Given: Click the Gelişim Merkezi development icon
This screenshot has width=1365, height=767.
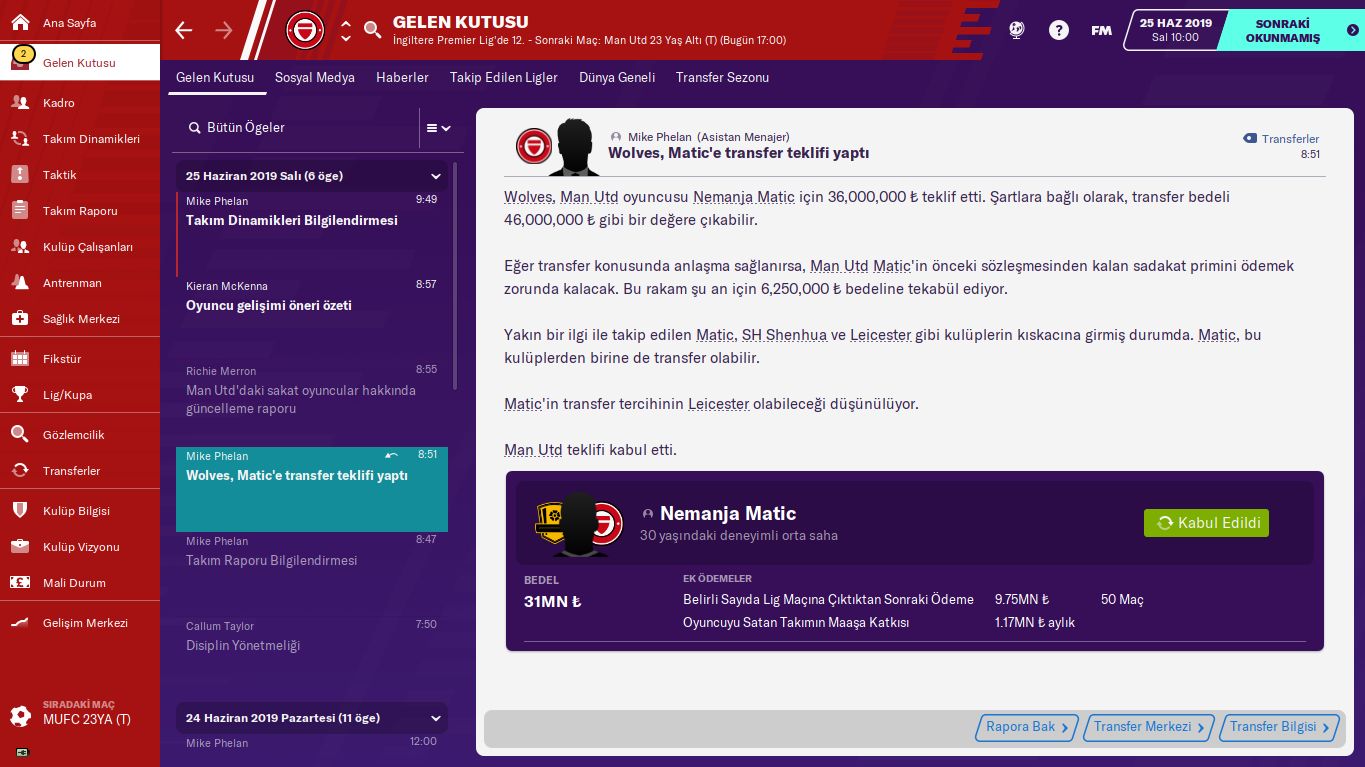Looking at the screenshot, I should 21,623.
